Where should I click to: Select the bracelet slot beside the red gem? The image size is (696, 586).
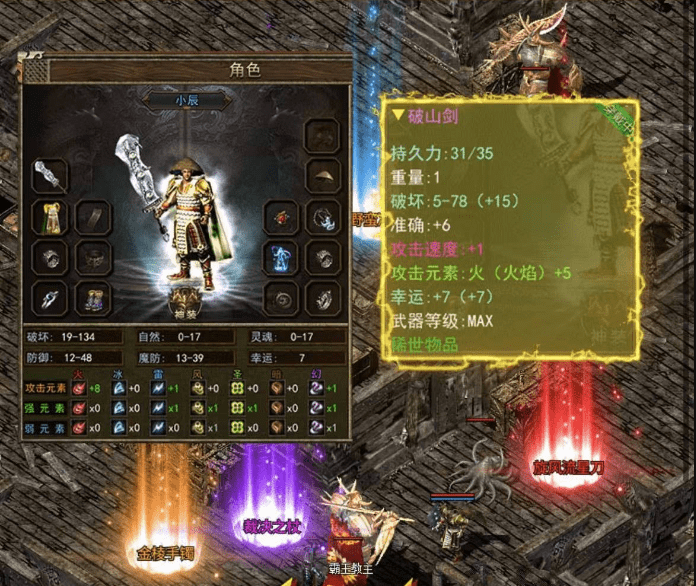coord(321,217)
